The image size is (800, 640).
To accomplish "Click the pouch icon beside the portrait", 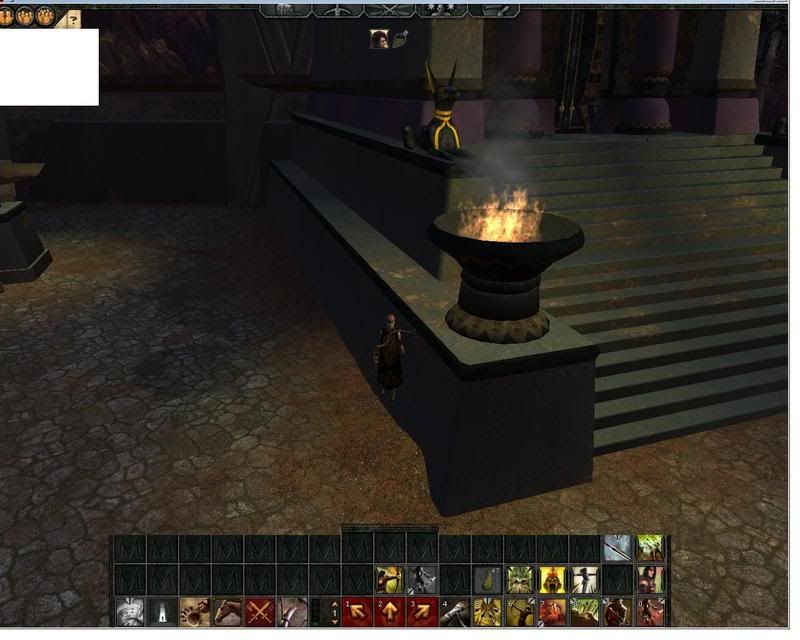I will point(401,40).
